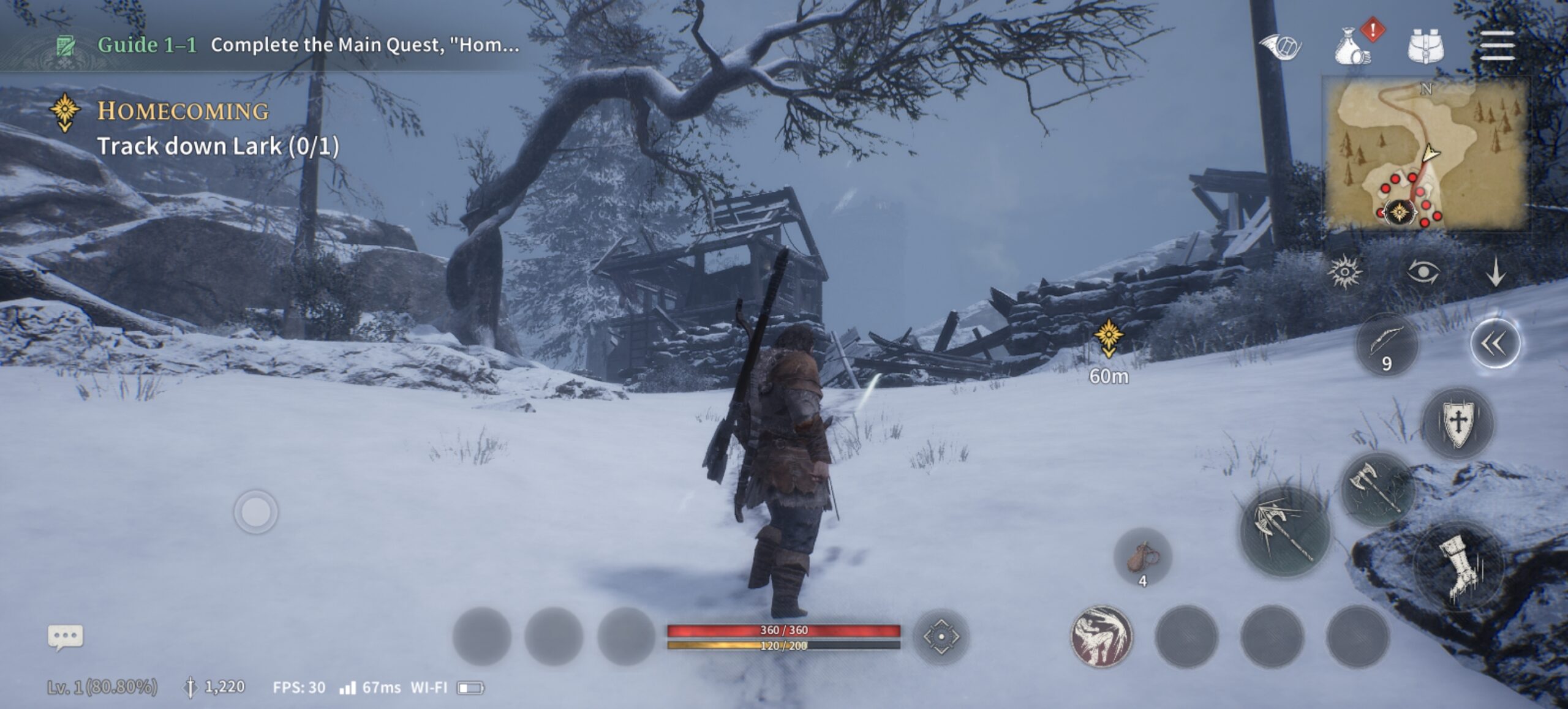Use the pouch consumable item
The width and height of the screenshot is (1568, 709).
pyautogui.click(x=1142, y=557)
